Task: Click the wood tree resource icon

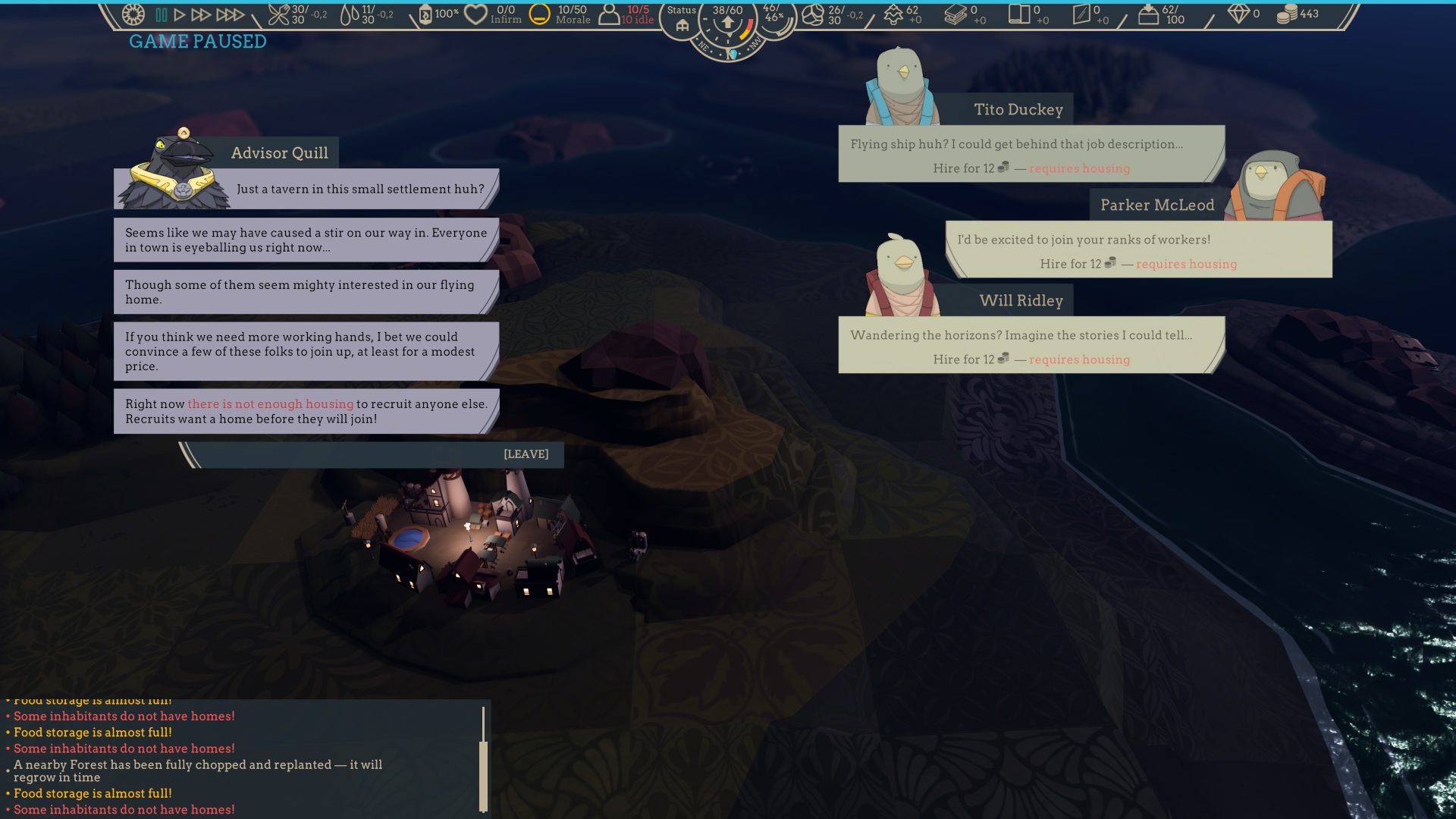Action: 893,14
